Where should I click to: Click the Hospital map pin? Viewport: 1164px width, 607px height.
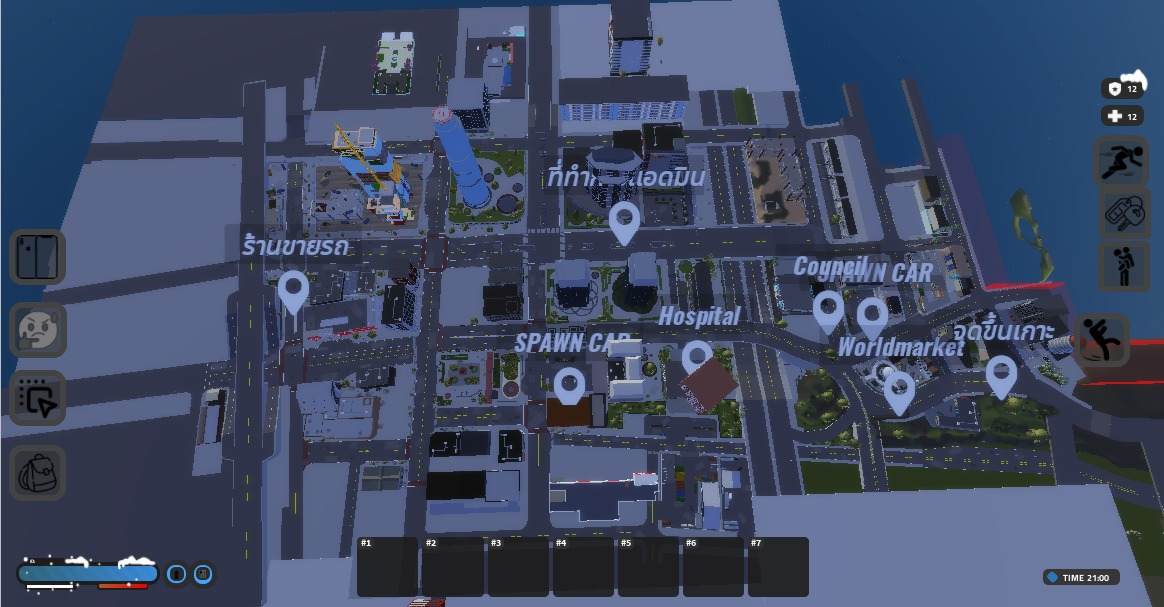pyautogui.click(x=697, y=359)
